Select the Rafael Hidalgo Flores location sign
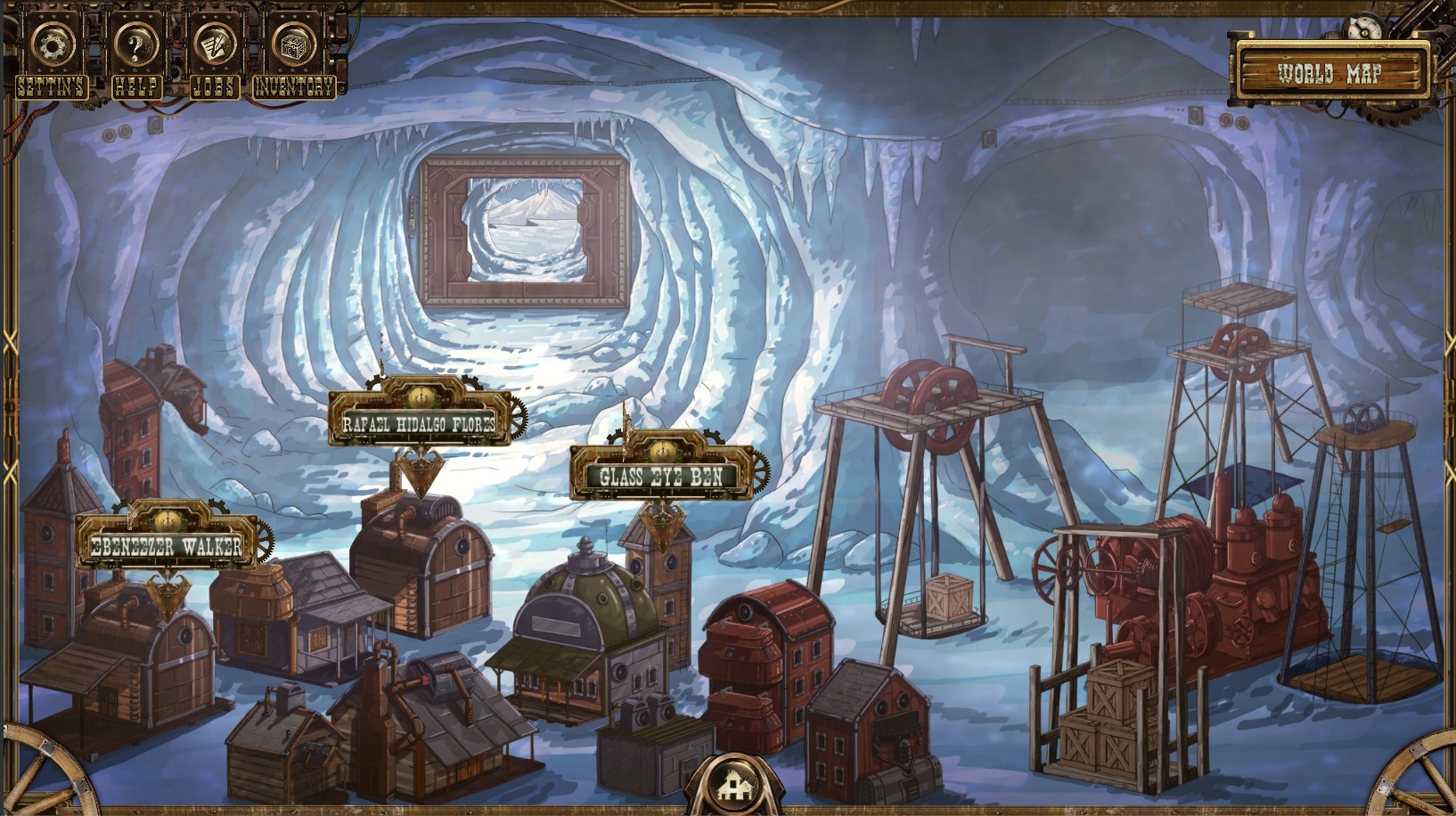The height and width of the screenshot is (816, 1456). point(419,424)
